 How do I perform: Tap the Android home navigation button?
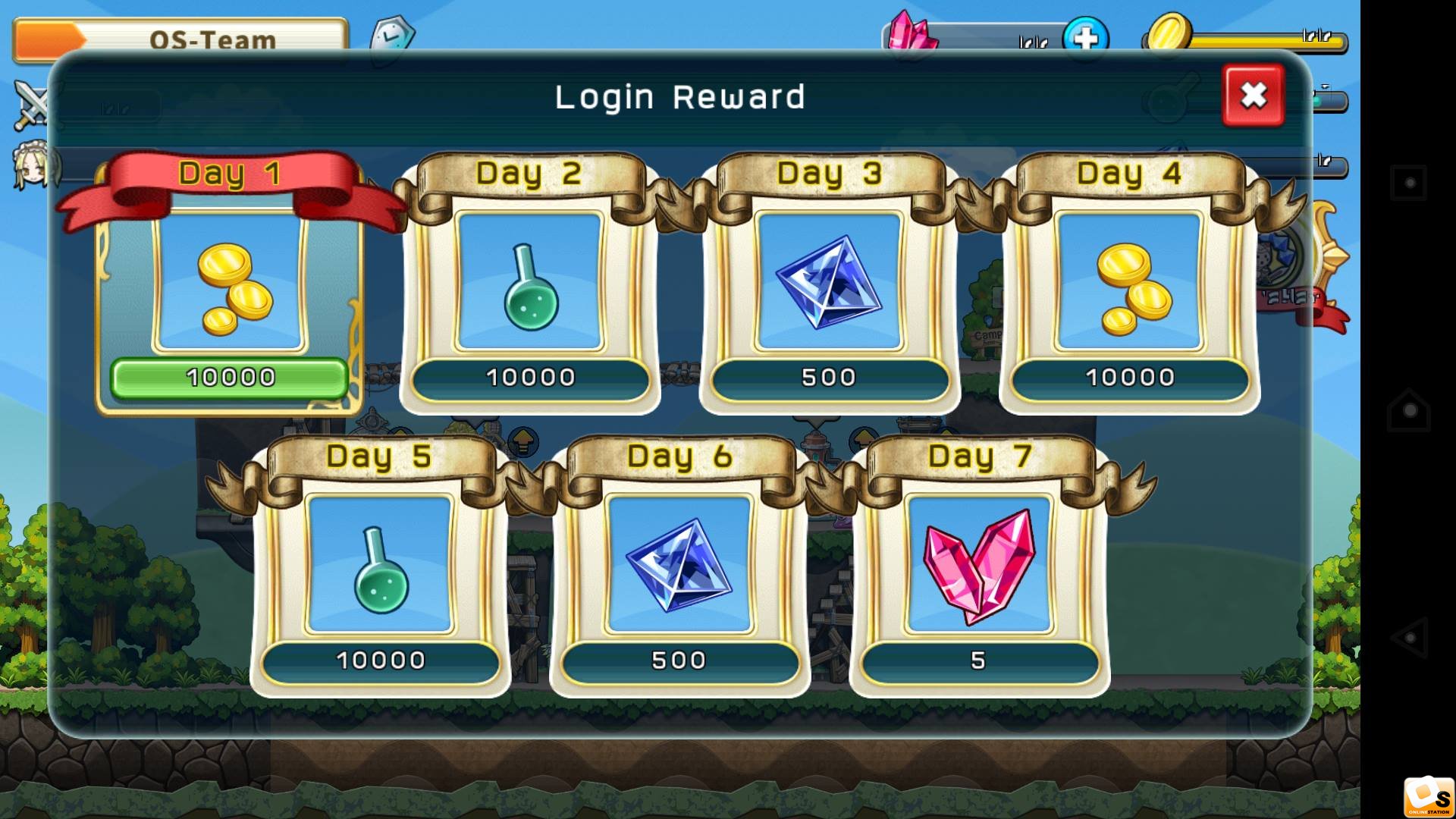point(1410,410)
